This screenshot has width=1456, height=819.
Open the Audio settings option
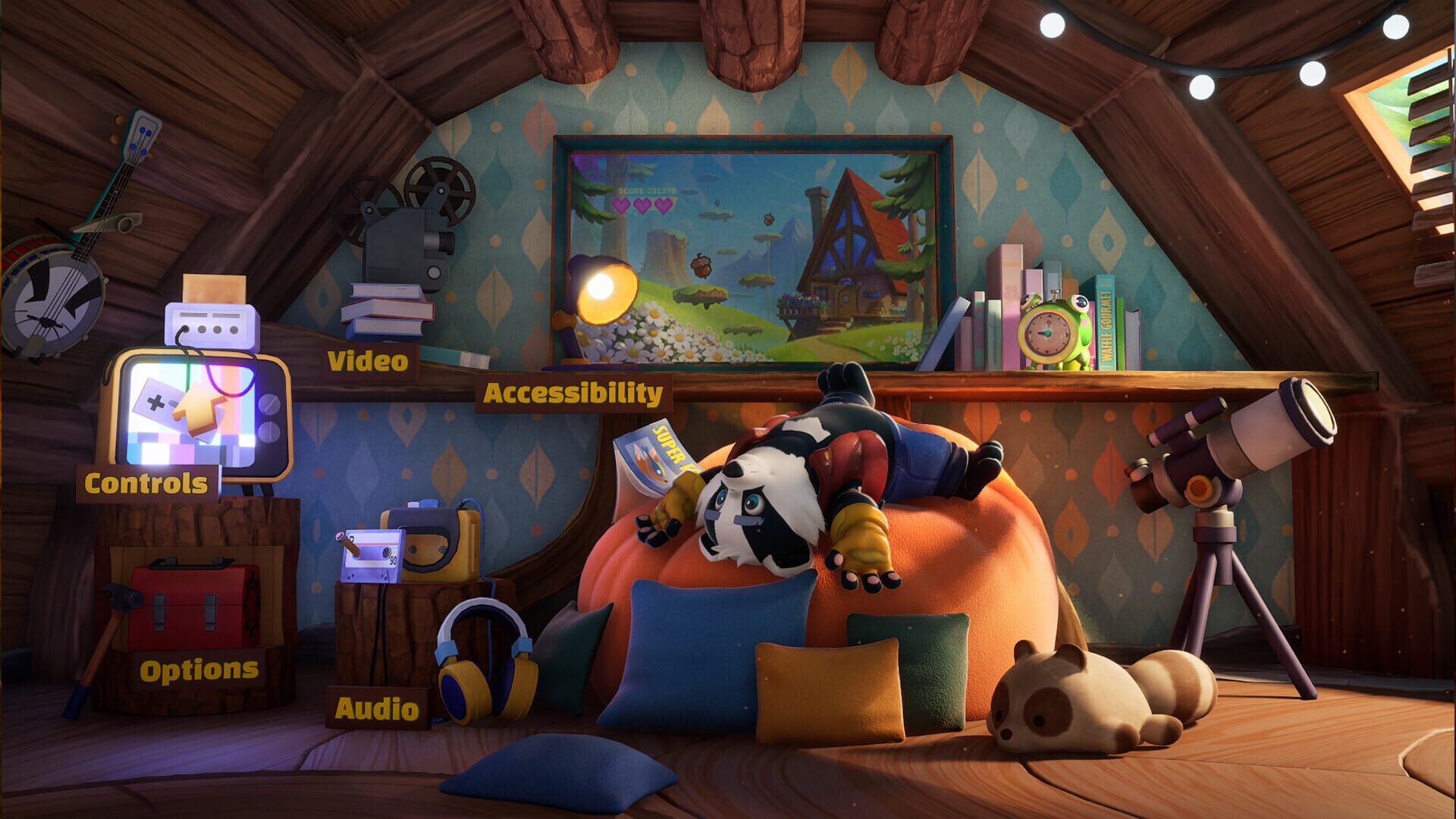click(x=376, y=708)
